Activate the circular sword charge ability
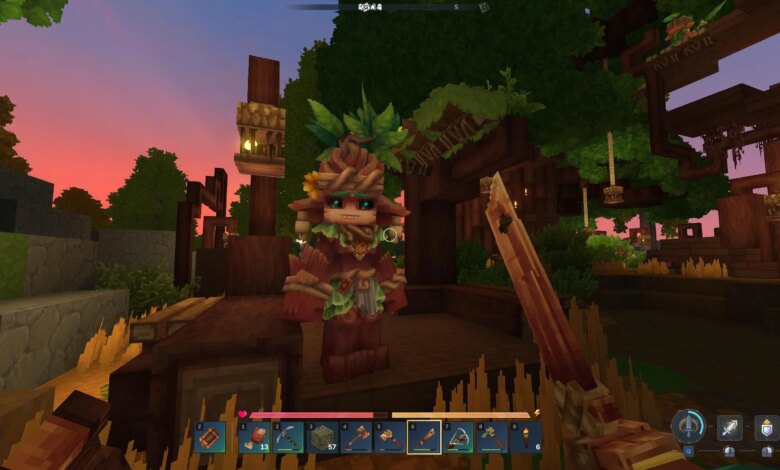780x470 pixels. (688, 426)
